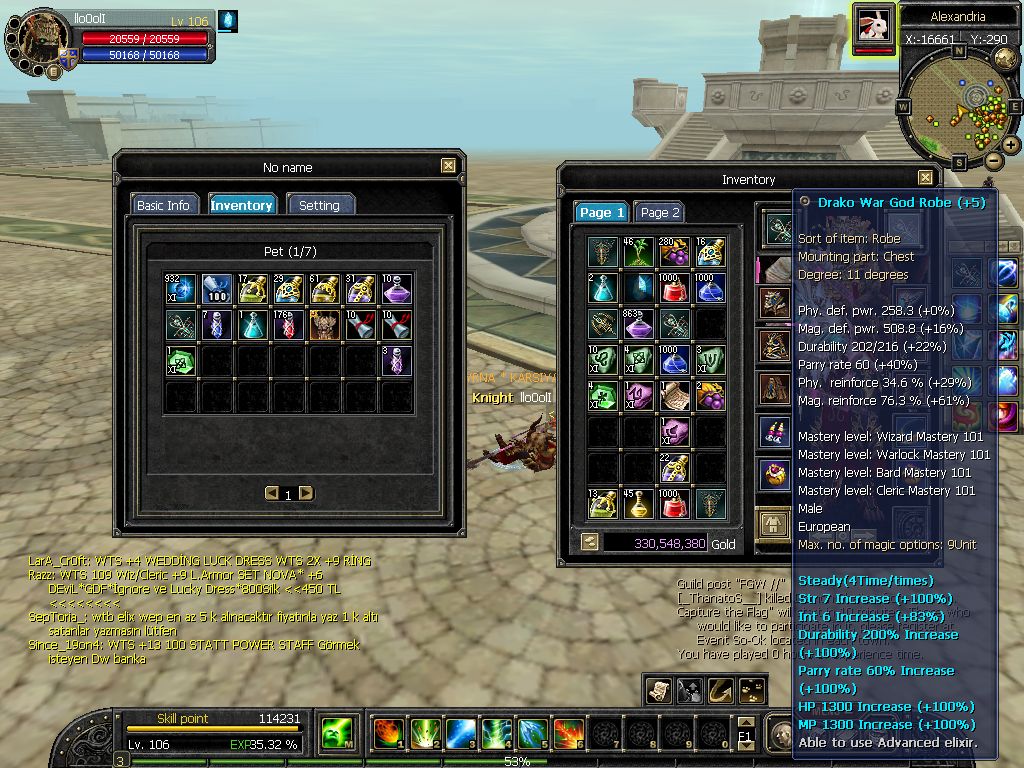Pick the purple flask stack of 863
The width and height of the screenshot is (1024, 768).
click(x=639, y=324)
